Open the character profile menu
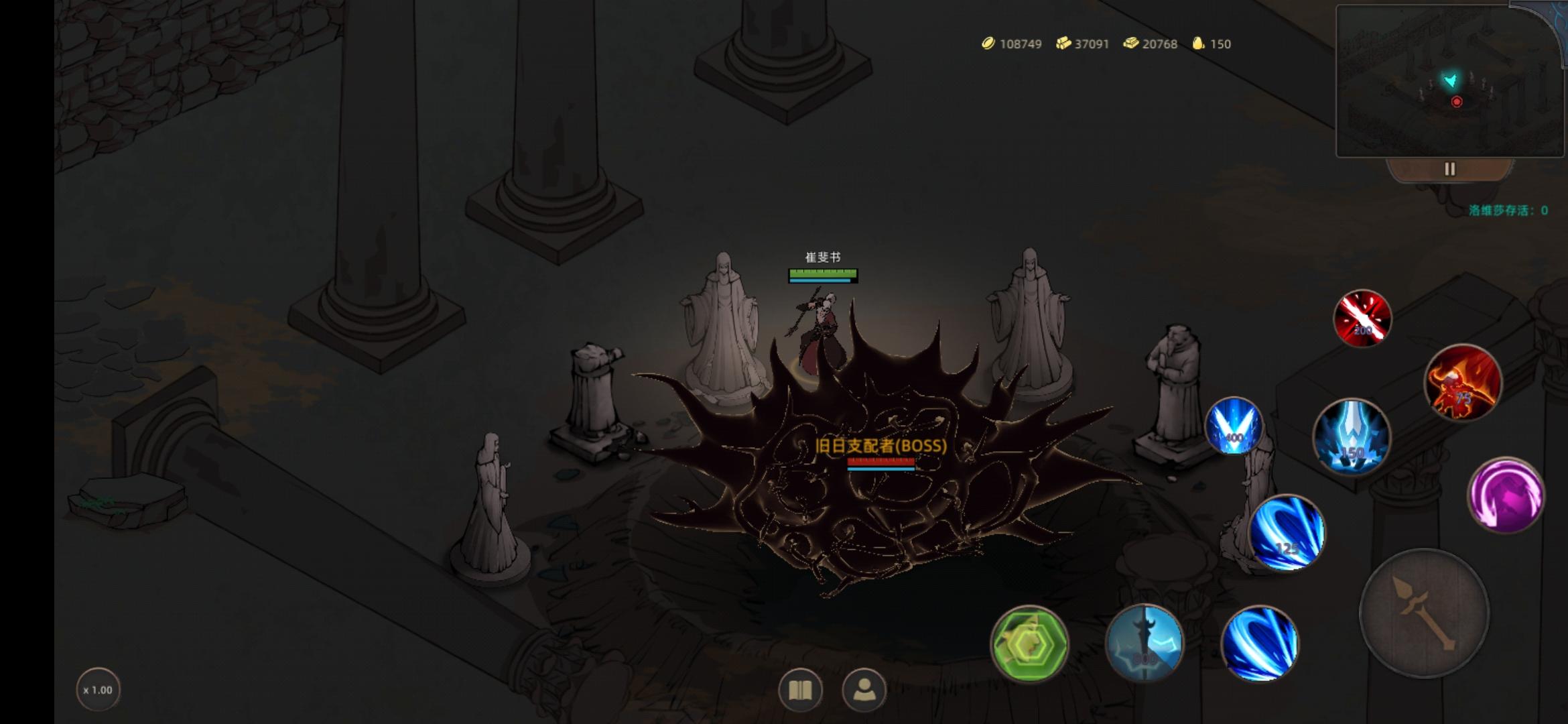 864,690
